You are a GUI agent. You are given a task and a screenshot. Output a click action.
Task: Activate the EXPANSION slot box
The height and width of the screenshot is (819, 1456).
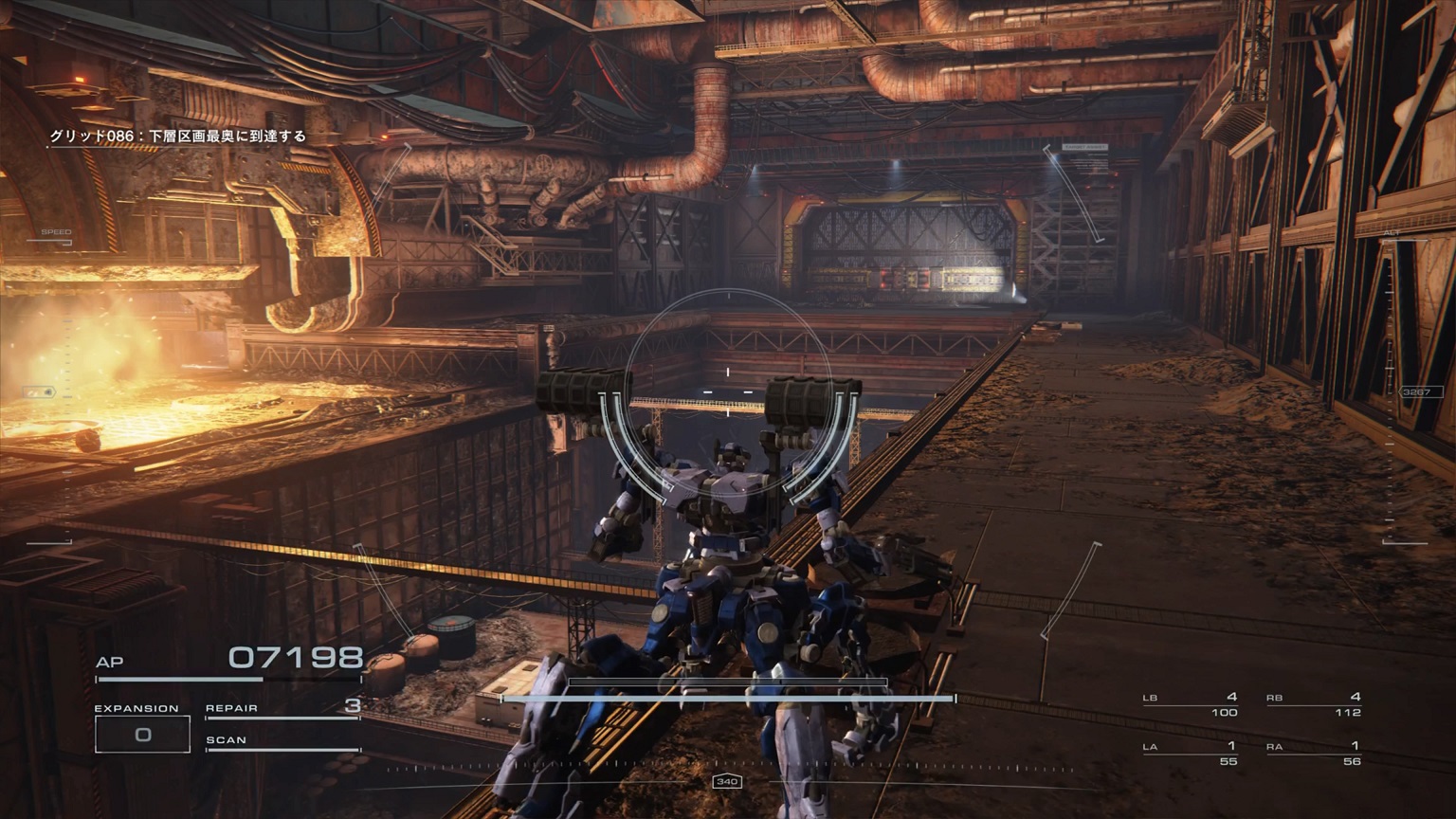coord(142,734)
